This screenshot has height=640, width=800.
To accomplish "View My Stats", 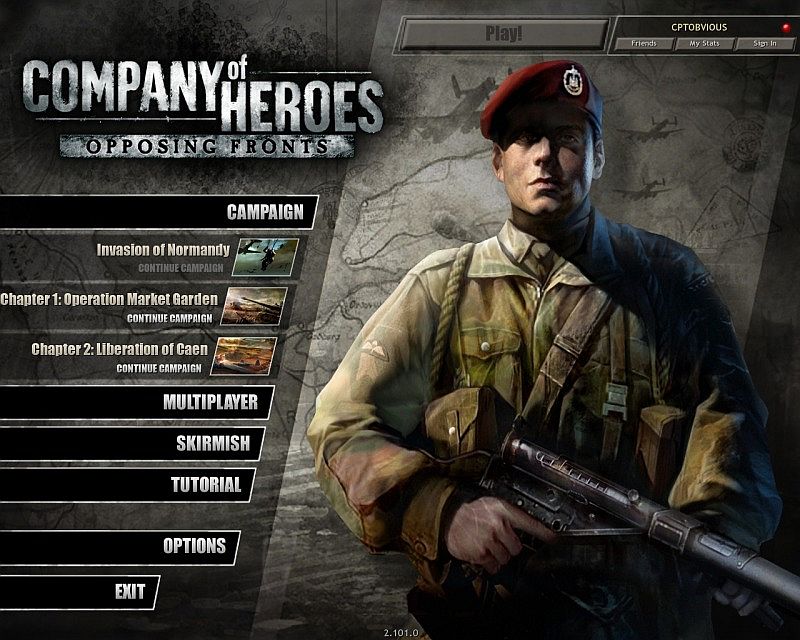I will [703, 44].
